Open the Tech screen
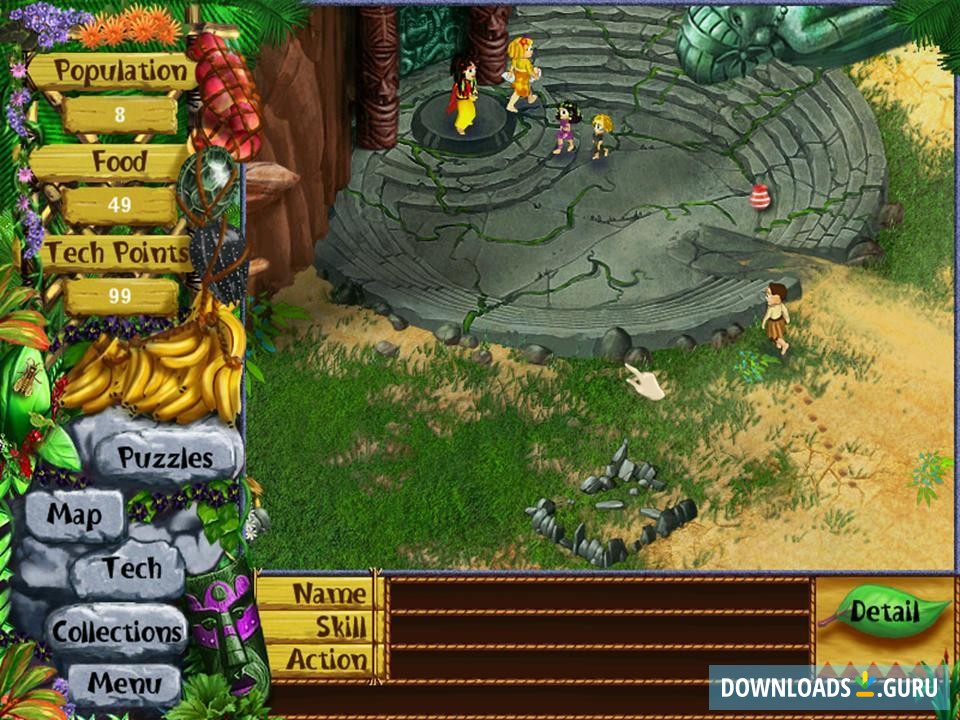The height and width of the screenshot is (720, 960). (131, 569)
